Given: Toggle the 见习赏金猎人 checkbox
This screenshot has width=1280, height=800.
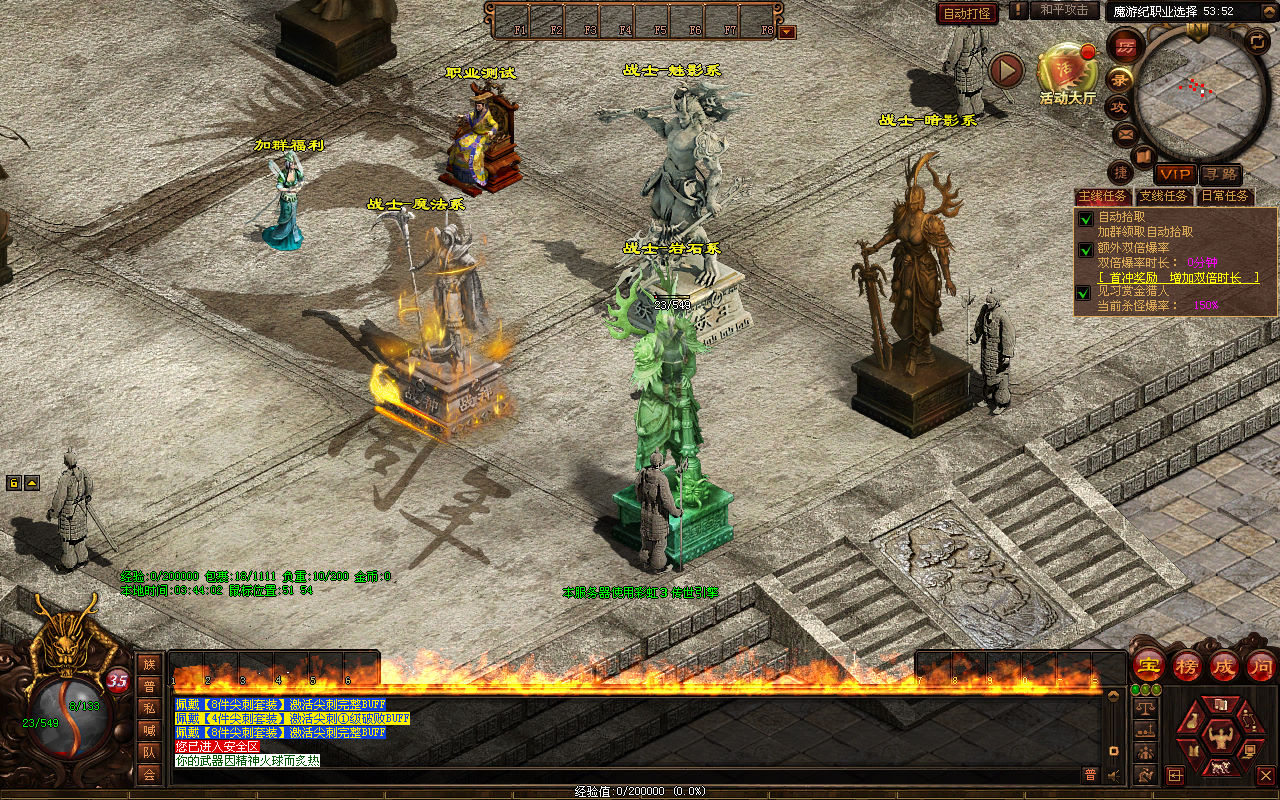Looking at the screenshot, I should click(1084, 292).
